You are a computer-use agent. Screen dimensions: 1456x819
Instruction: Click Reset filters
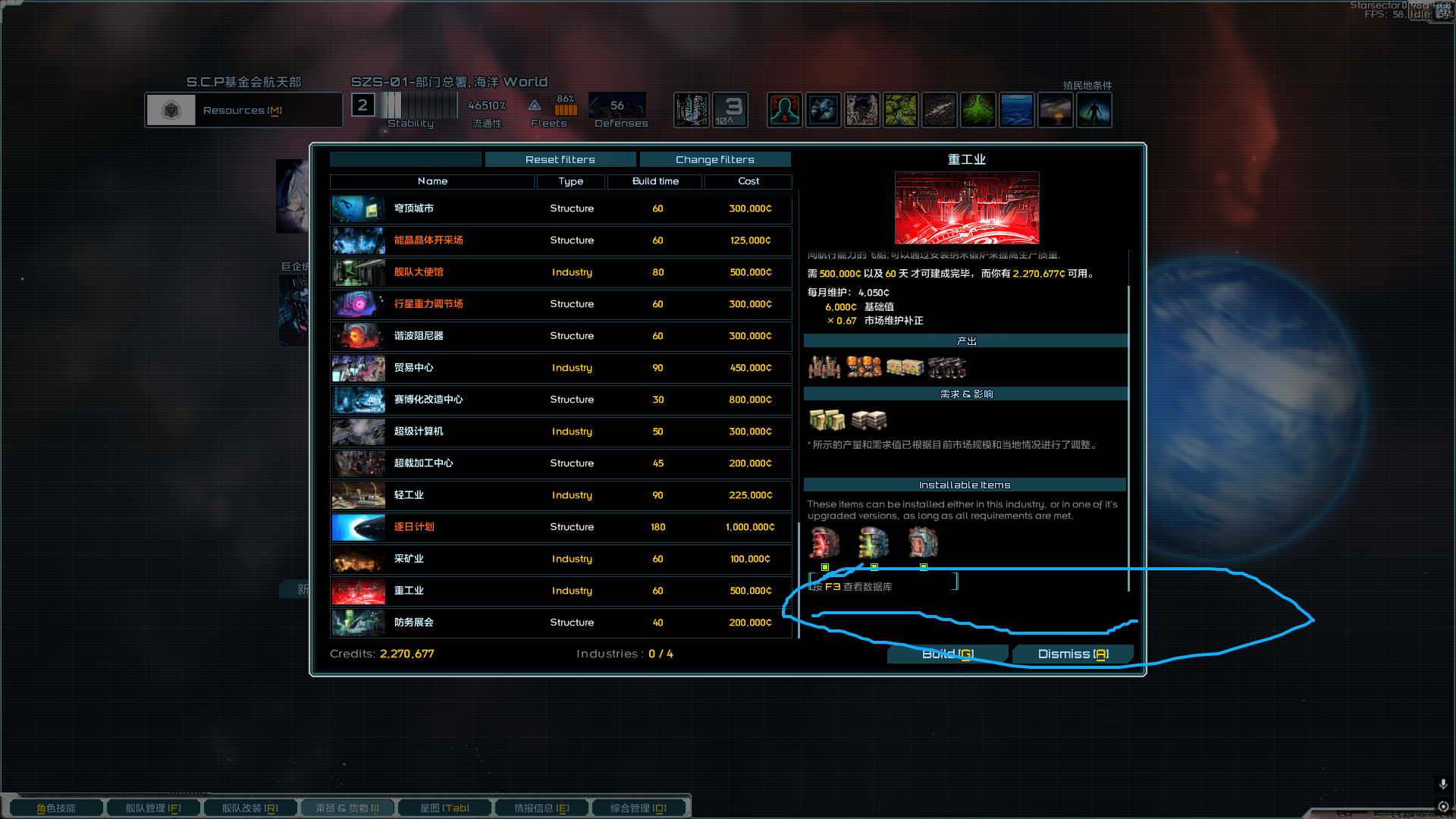point(560,159)
